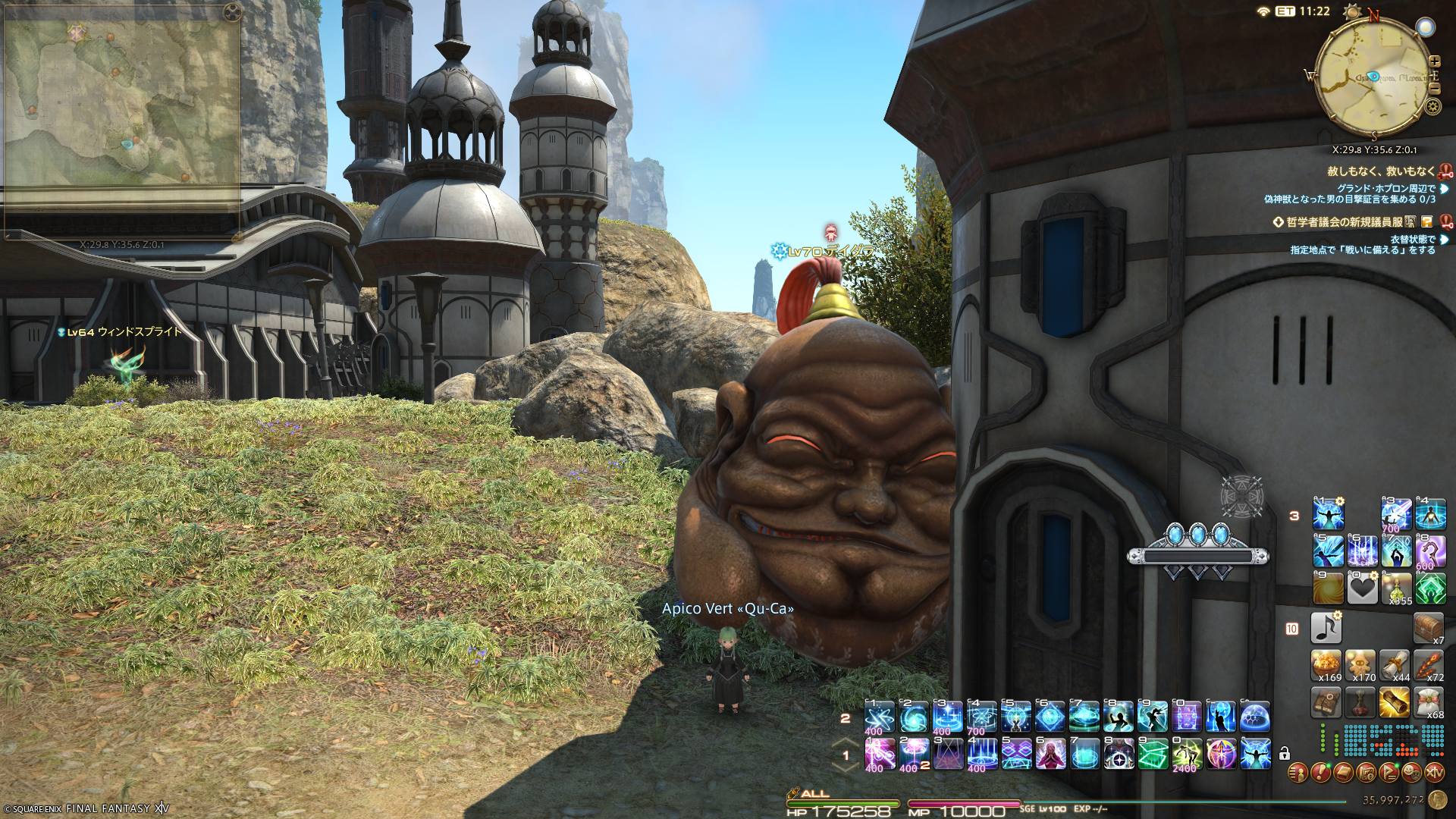Activate the praying pink-haired figure ability
This screenshot has width=1456, height=819.
(1051, 754)
